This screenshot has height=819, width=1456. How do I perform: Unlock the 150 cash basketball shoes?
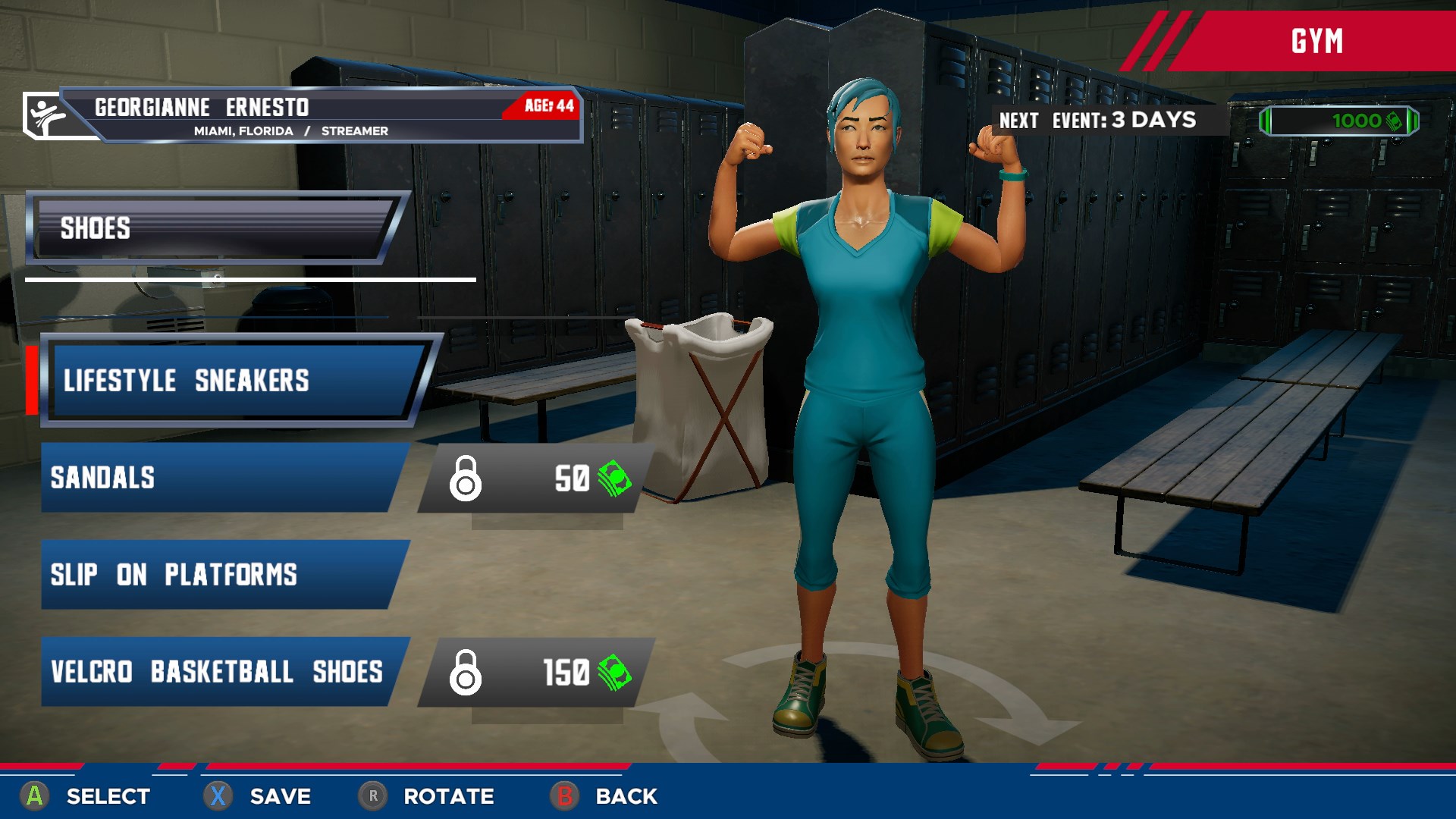pos(535,673)
